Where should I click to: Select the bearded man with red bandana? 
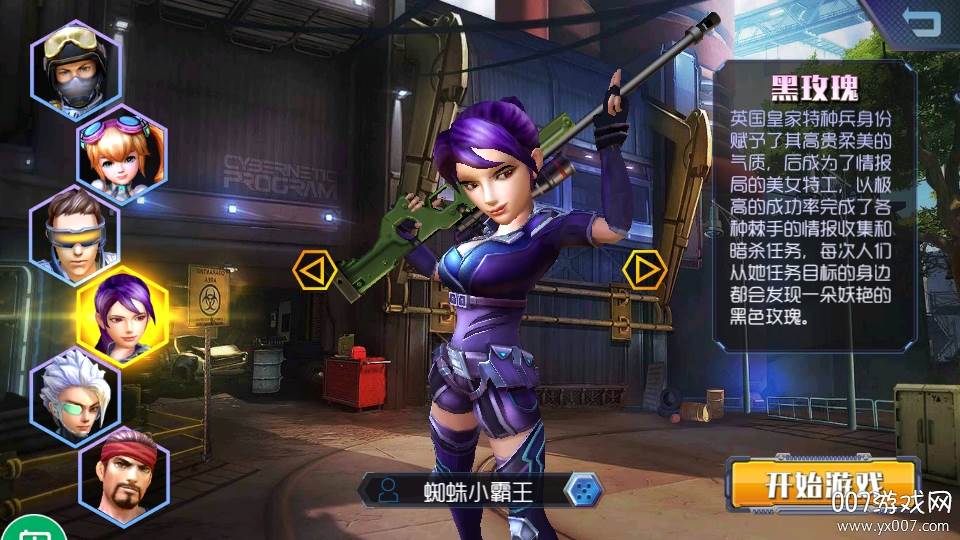[122, 477]
